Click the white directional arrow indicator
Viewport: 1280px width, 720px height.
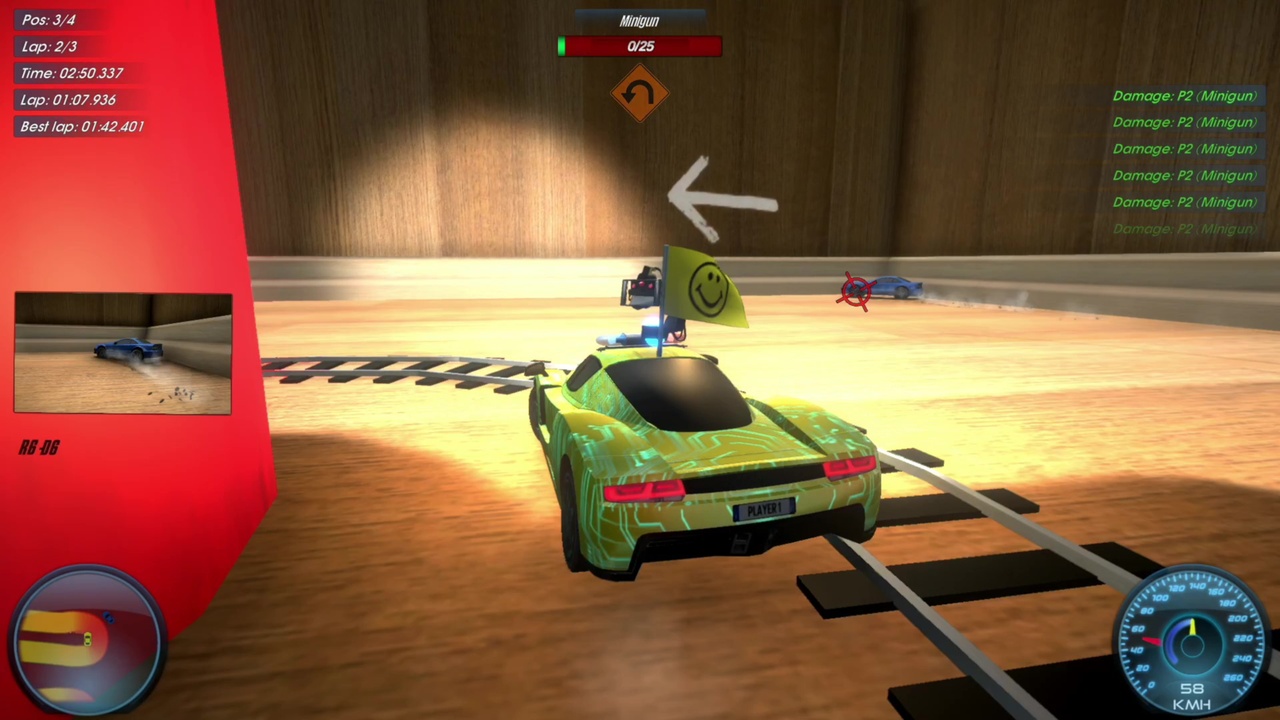(720, 195)
